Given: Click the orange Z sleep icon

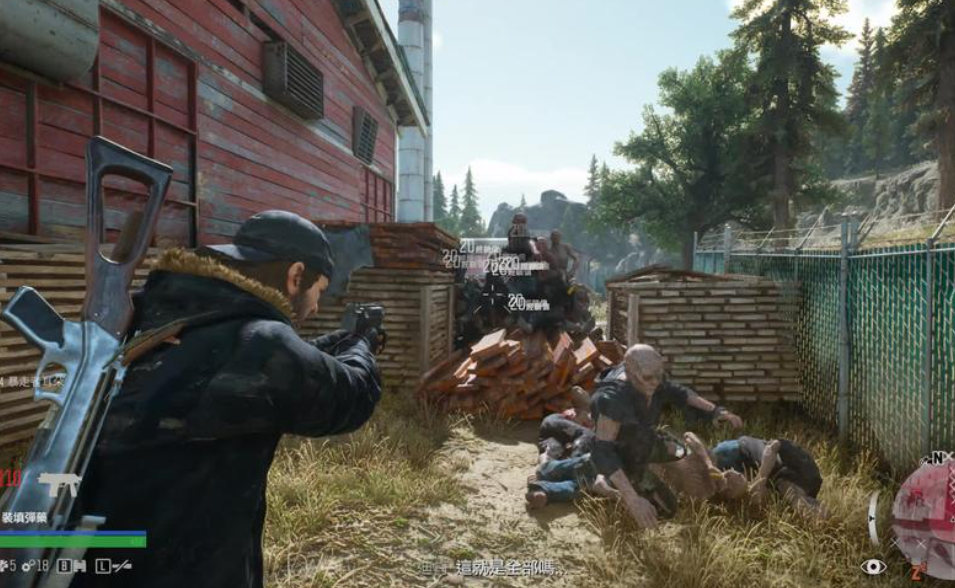Looking at the screenshot, I should point(914,573).
